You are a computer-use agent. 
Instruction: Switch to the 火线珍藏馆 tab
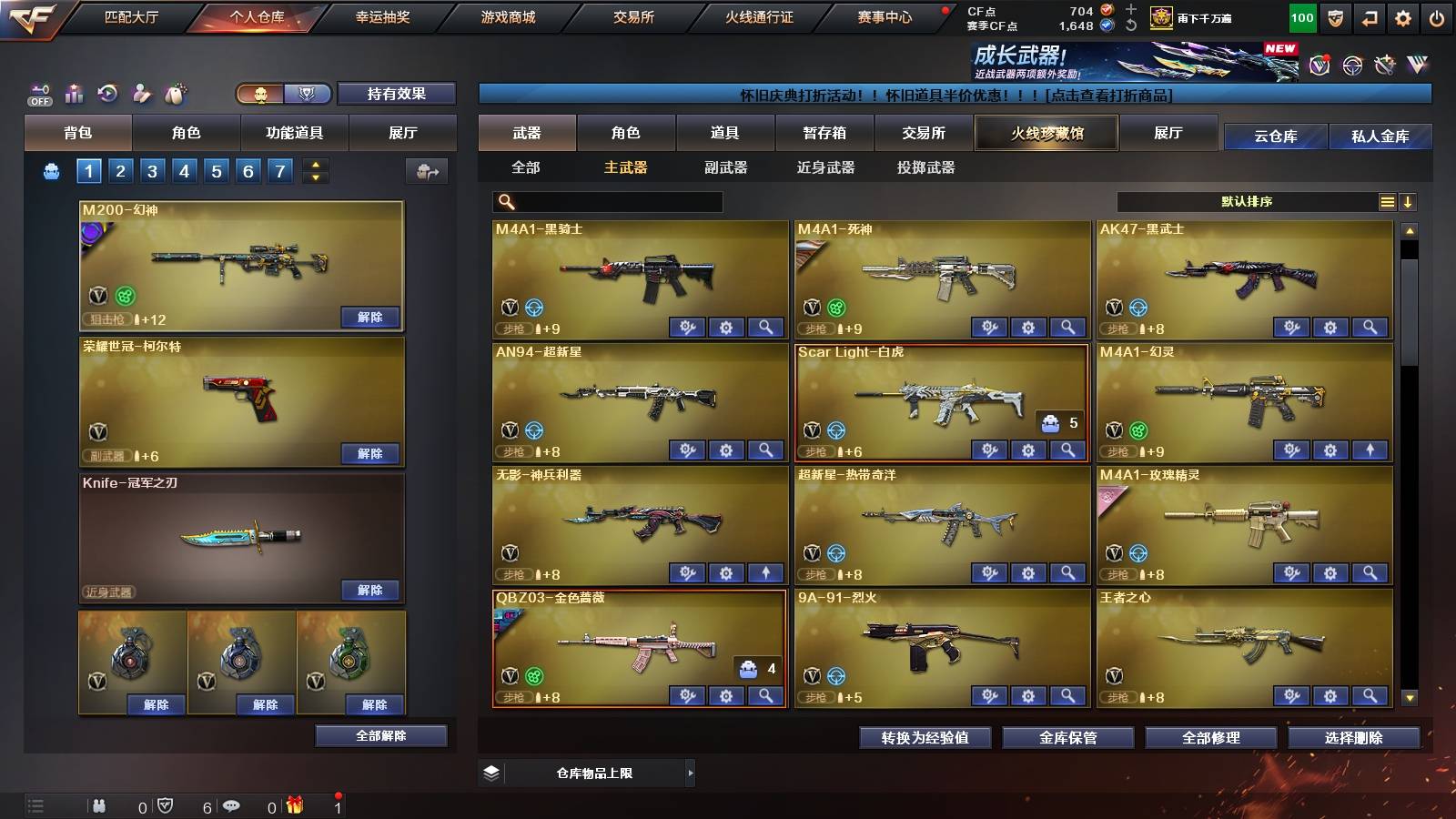click(x=1046, y=133)
